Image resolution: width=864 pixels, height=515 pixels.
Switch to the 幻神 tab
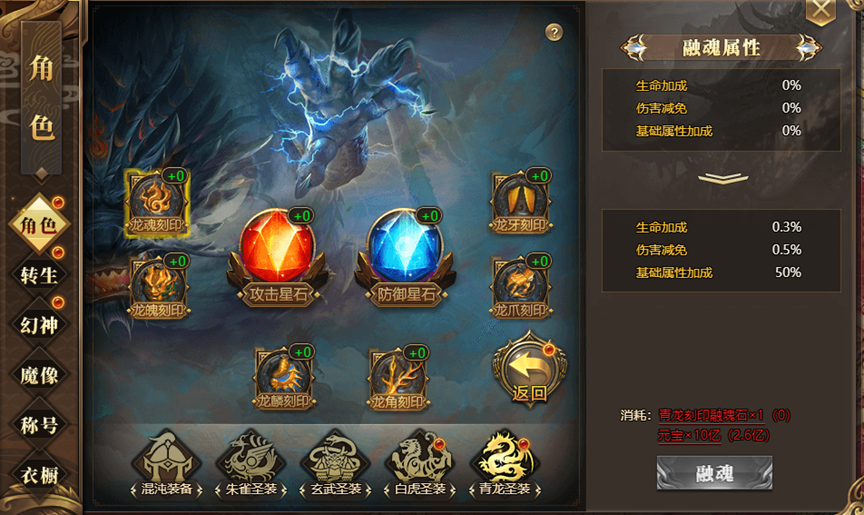(39, 324)
